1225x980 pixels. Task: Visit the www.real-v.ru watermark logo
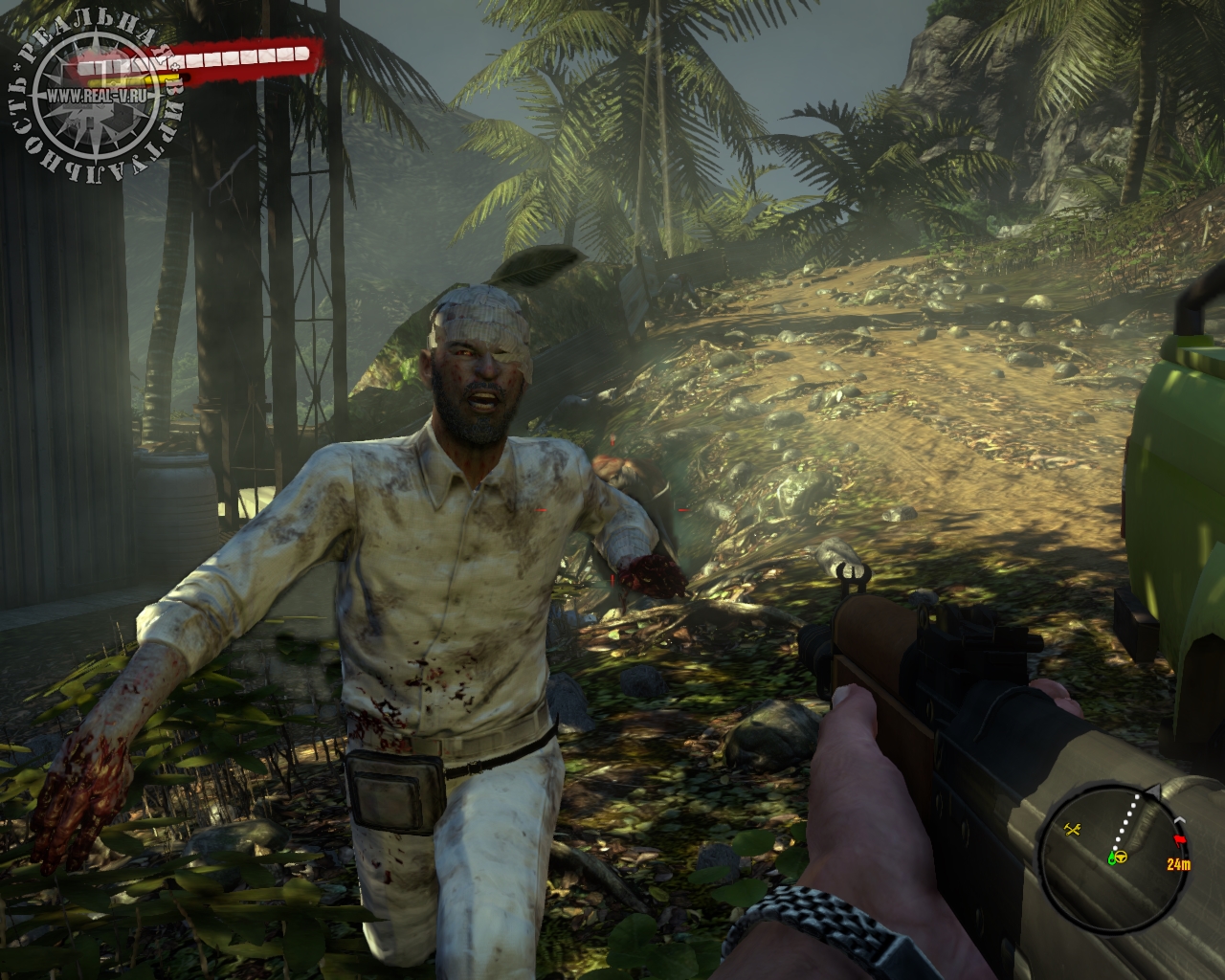pyautogui.click(x=94, y=96)
